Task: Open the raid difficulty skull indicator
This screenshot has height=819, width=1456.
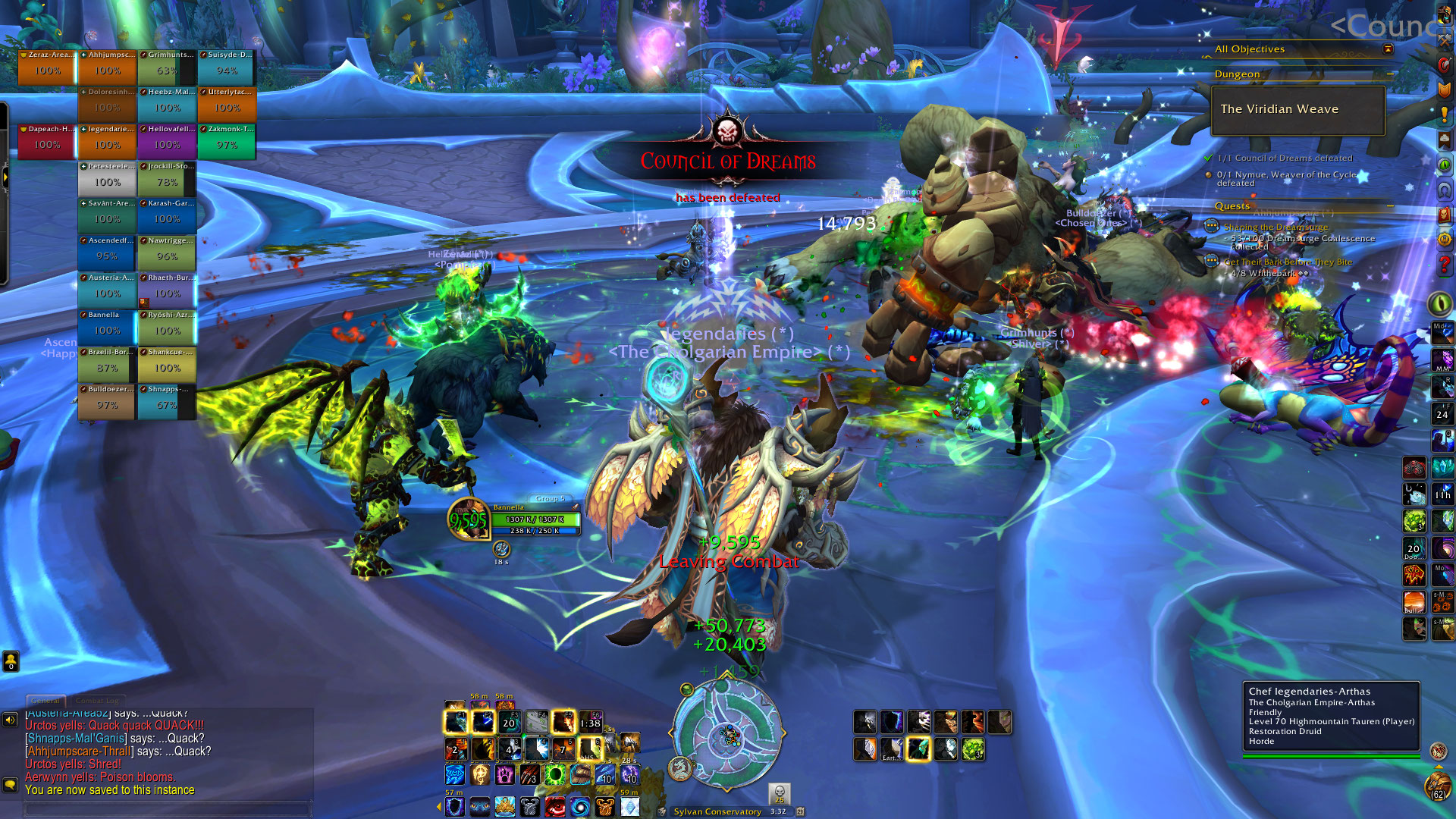Action: coord(780,793)
